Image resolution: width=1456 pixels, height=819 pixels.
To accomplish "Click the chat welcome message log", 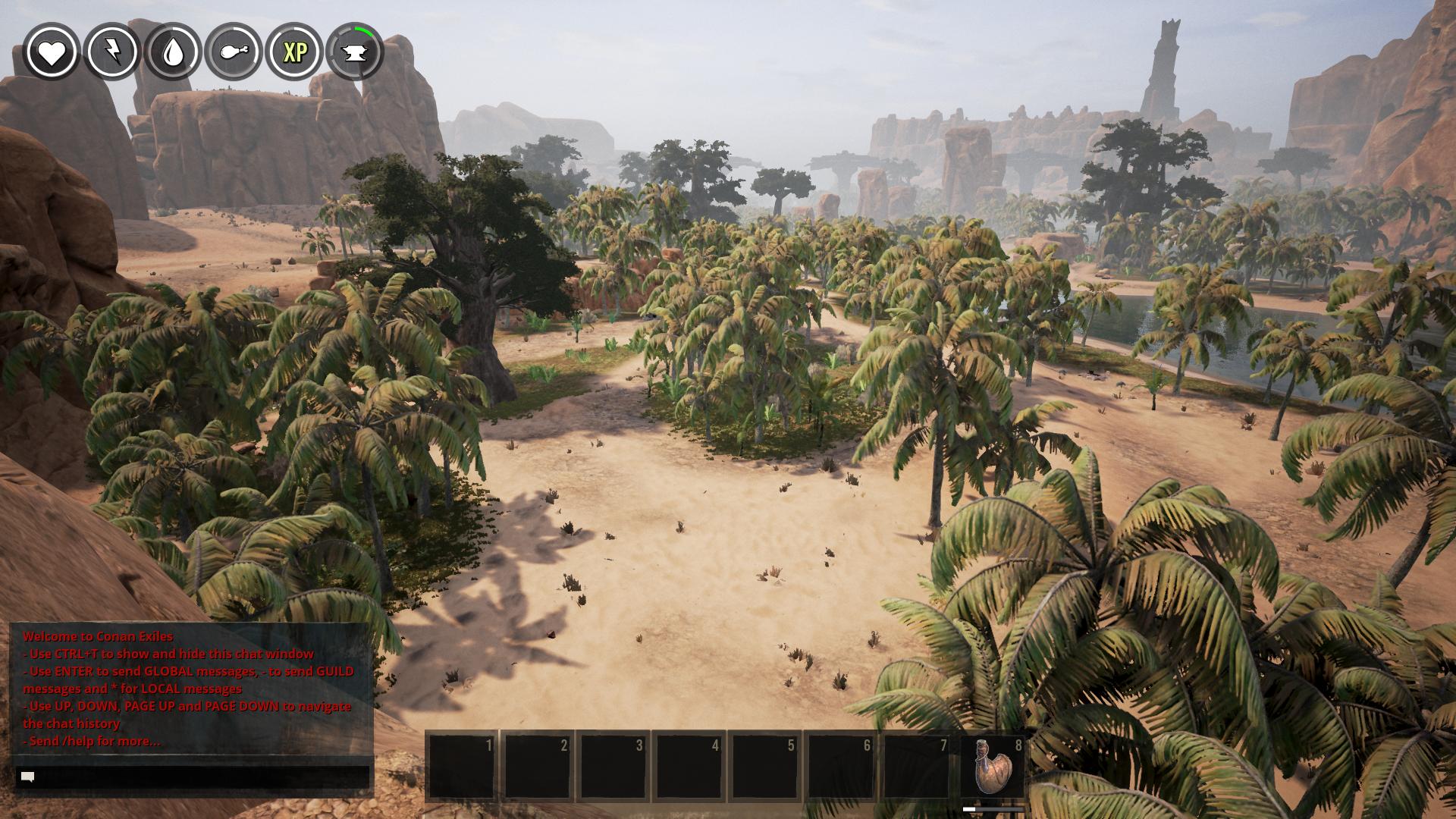I will pos(190,689).
